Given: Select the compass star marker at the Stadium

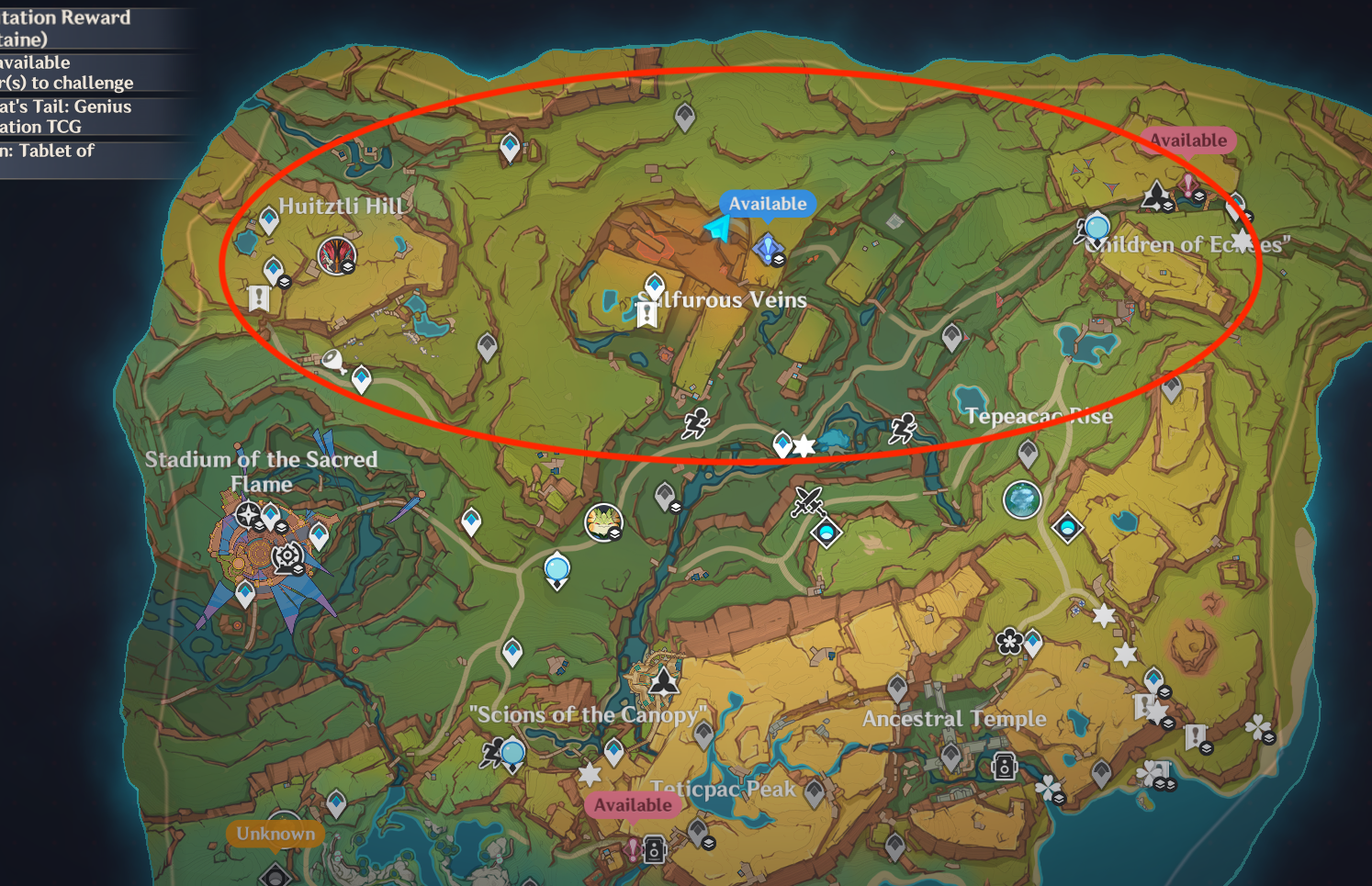Looking at the screenshot, I should pos(248,514).
